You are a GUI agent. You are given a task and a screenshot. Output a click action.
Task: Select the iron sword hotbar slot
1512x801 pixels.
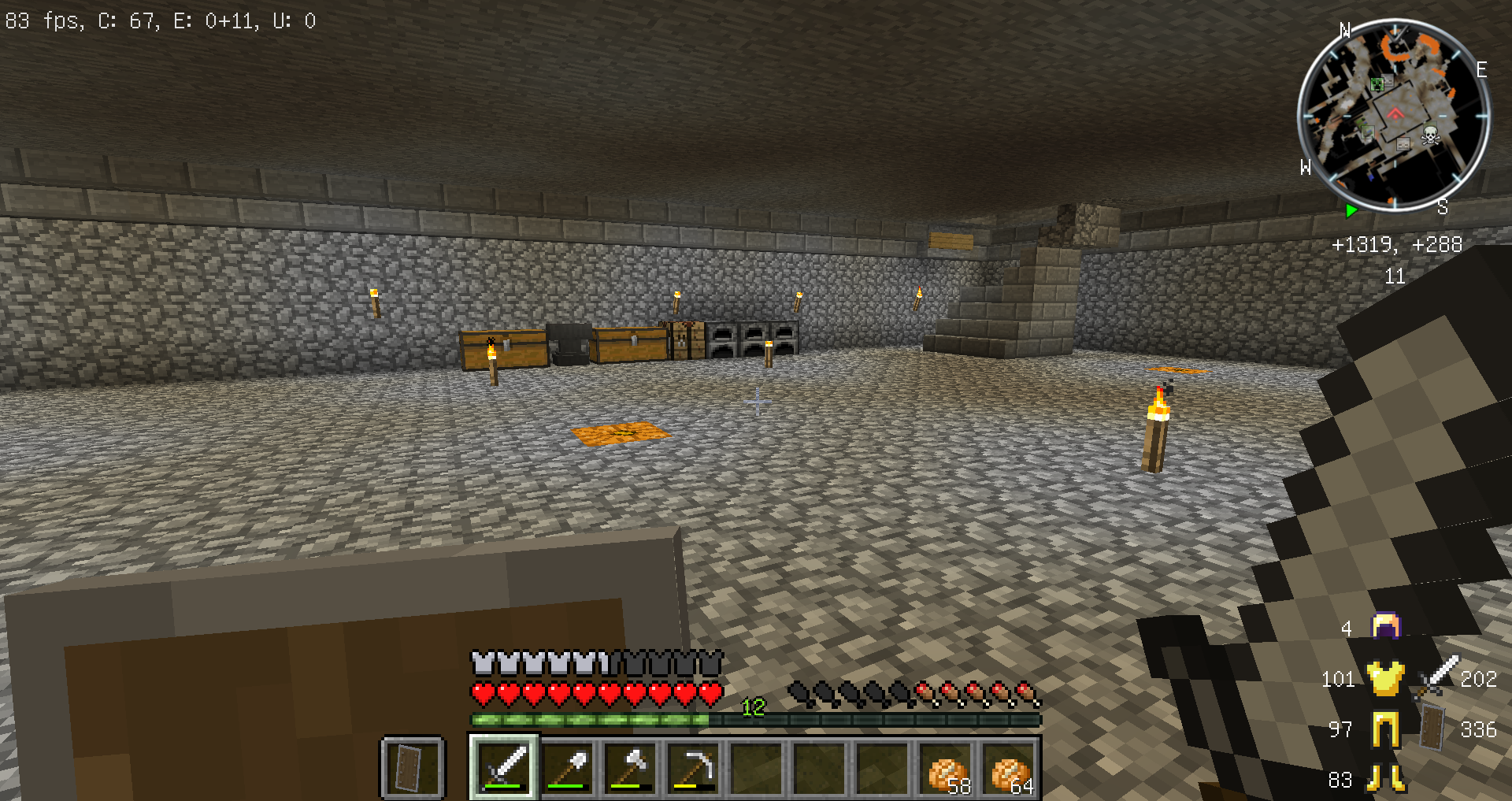click(504, 767)
